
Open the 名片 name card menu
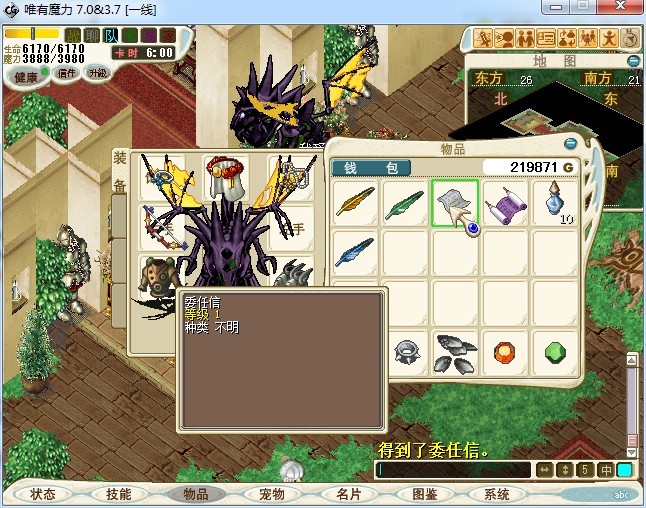348,494
